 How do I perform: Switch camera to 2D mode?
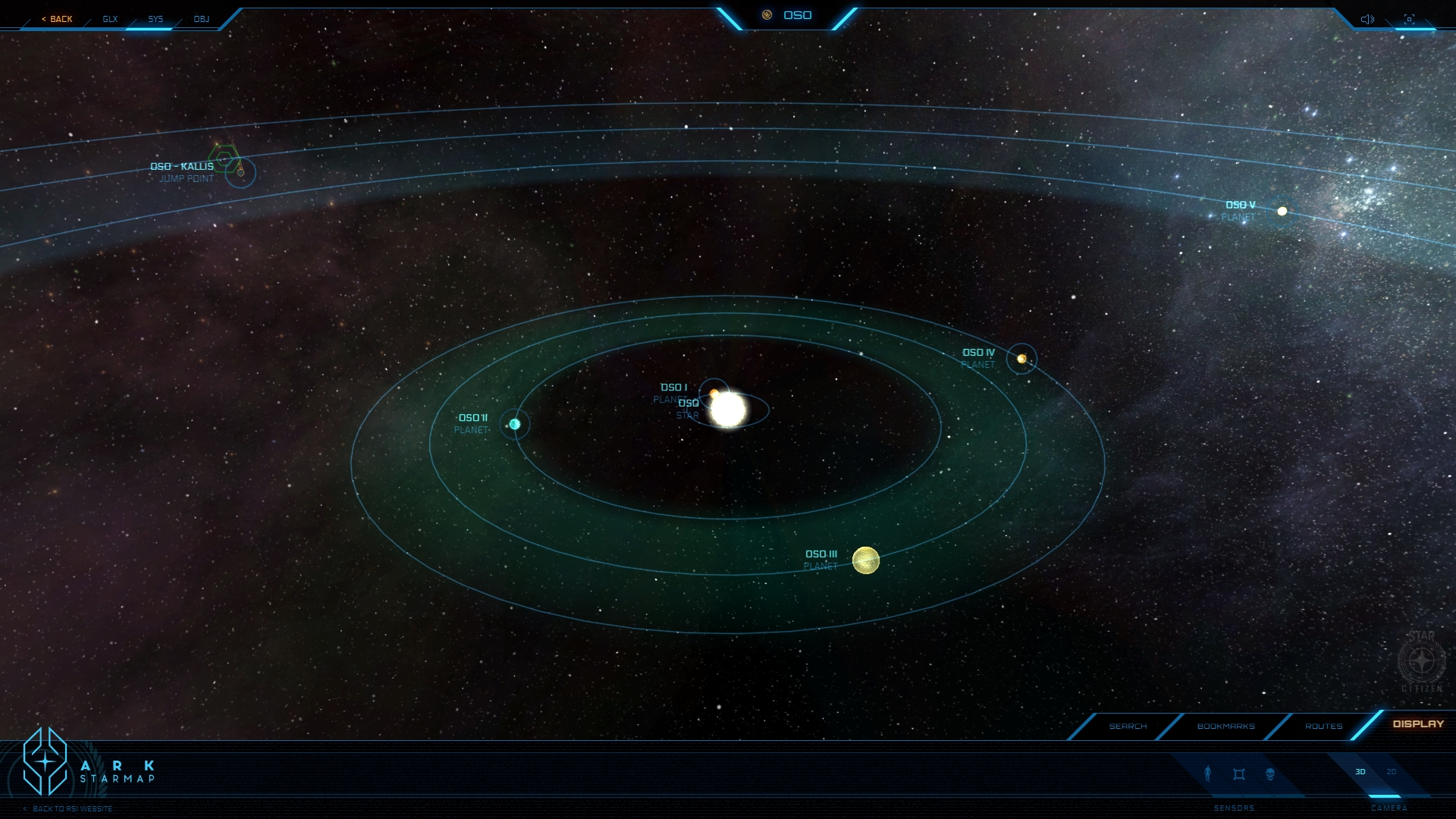pos(1392,772)
